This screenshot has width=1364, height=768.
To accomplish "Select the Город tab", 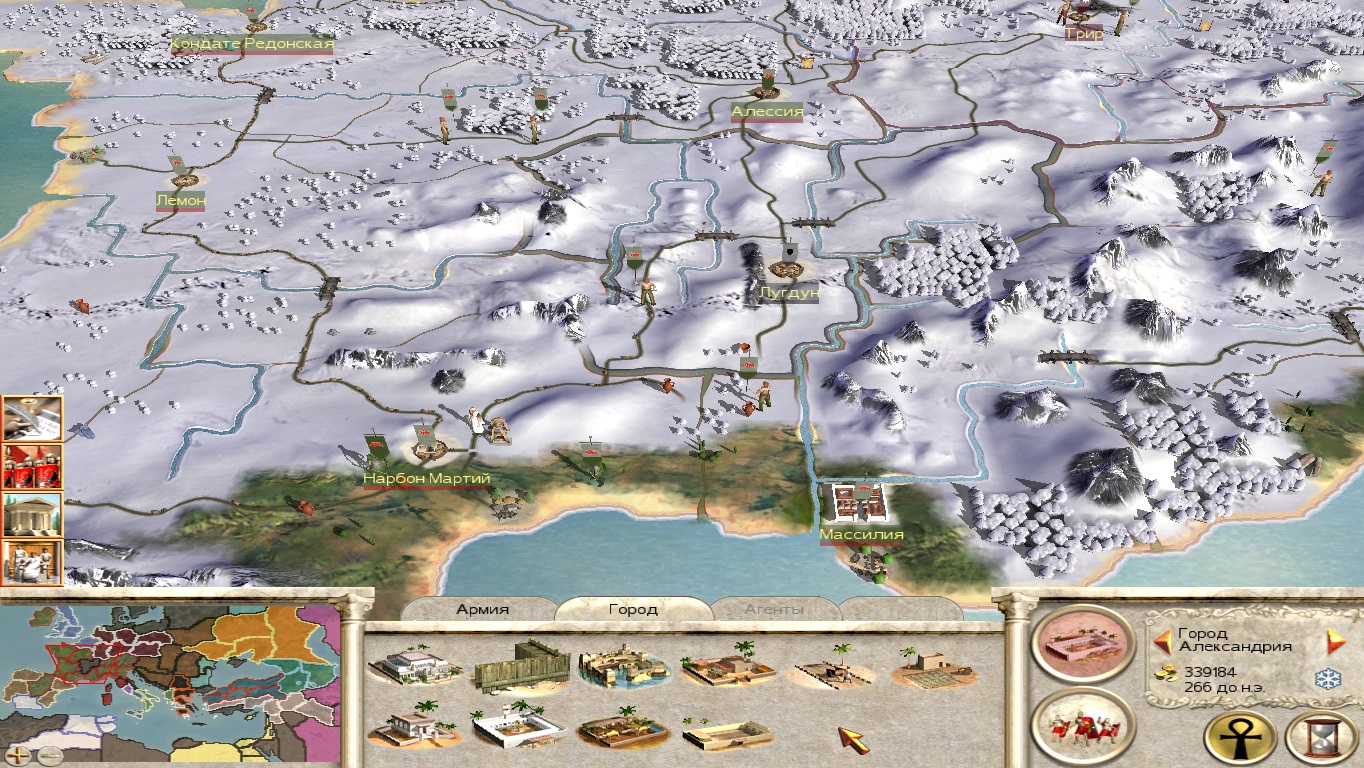I will (x=633, y=609).
